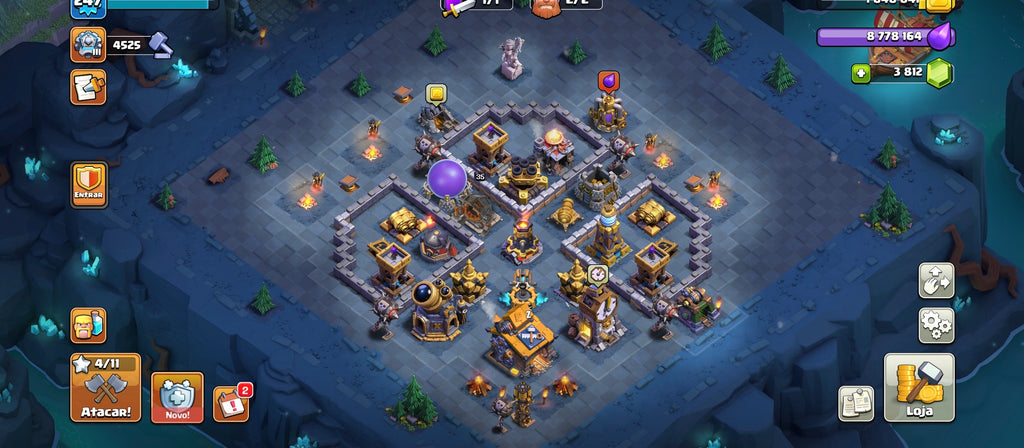The height and width of the screenshot is (448, 1024).
Task: Open the Atacar! battle button
Action: (105, 387)
